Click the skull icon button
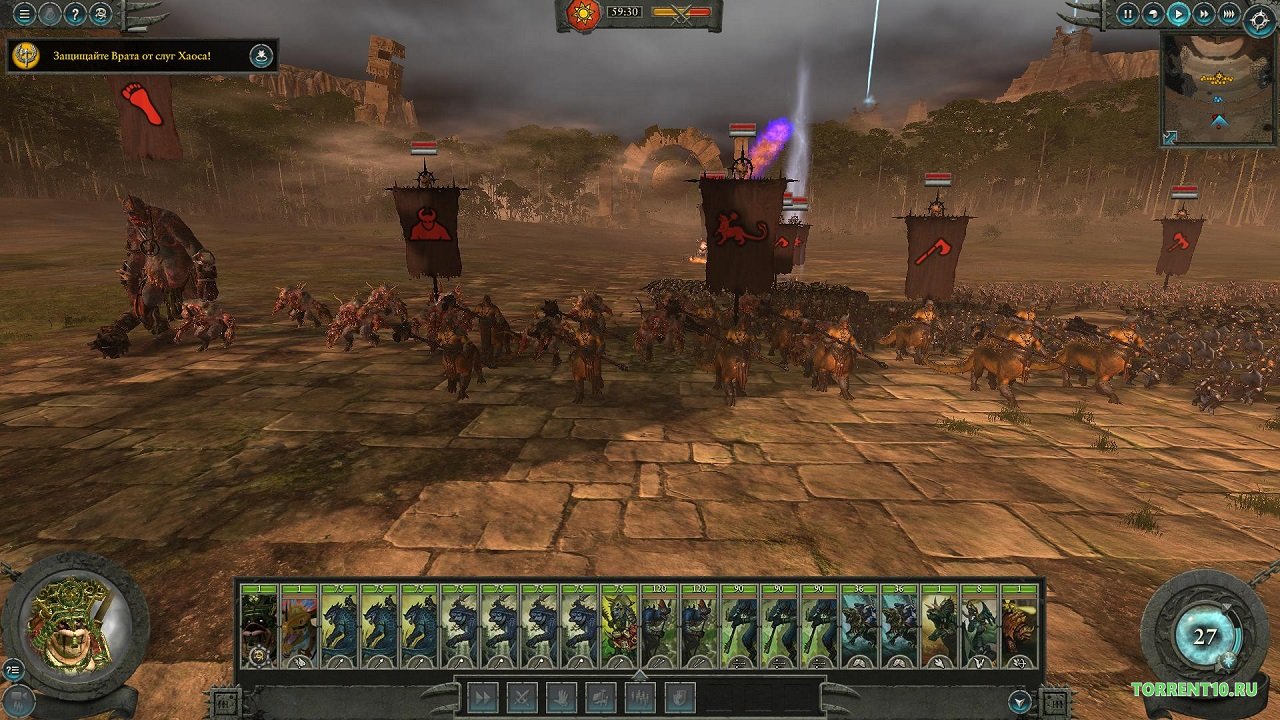Screen dimensions: 1280x720 (100, 14)
